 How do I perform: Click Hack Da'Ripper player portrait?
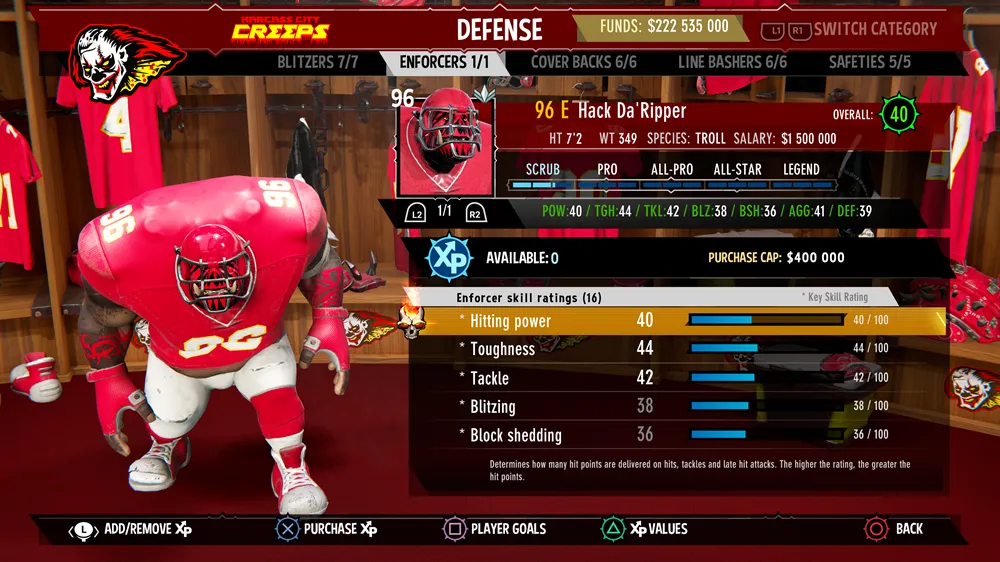pyautogui.click(x=445, y=144)
